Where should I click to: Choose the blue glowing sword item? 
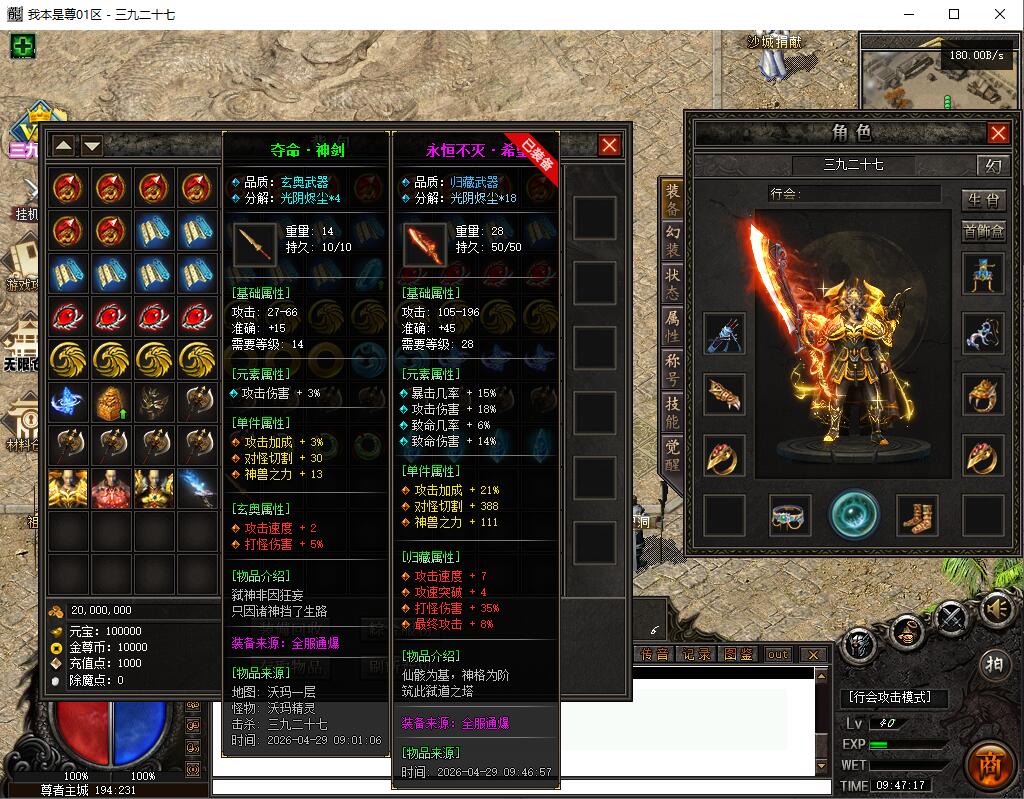click(x=198, y=489)
